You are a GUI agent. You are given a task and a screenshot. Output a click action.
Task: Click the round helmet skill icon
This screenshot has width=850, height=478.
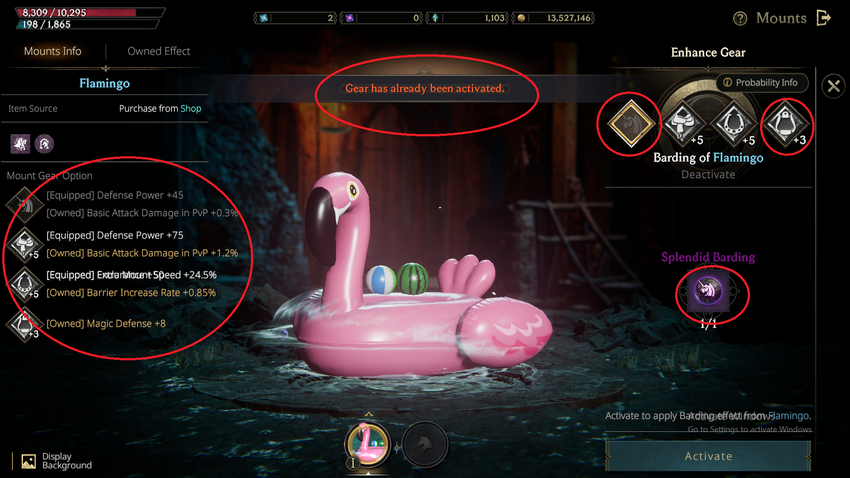click(44, 144)
